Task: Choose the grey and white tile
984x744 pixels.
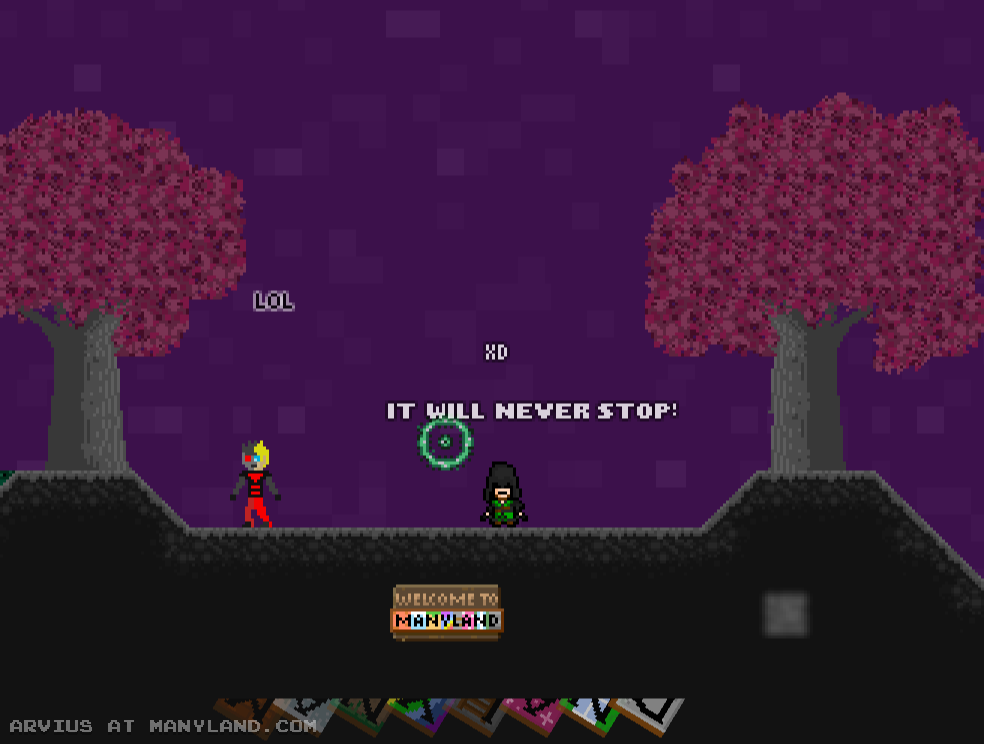Action: pos(651,712)
